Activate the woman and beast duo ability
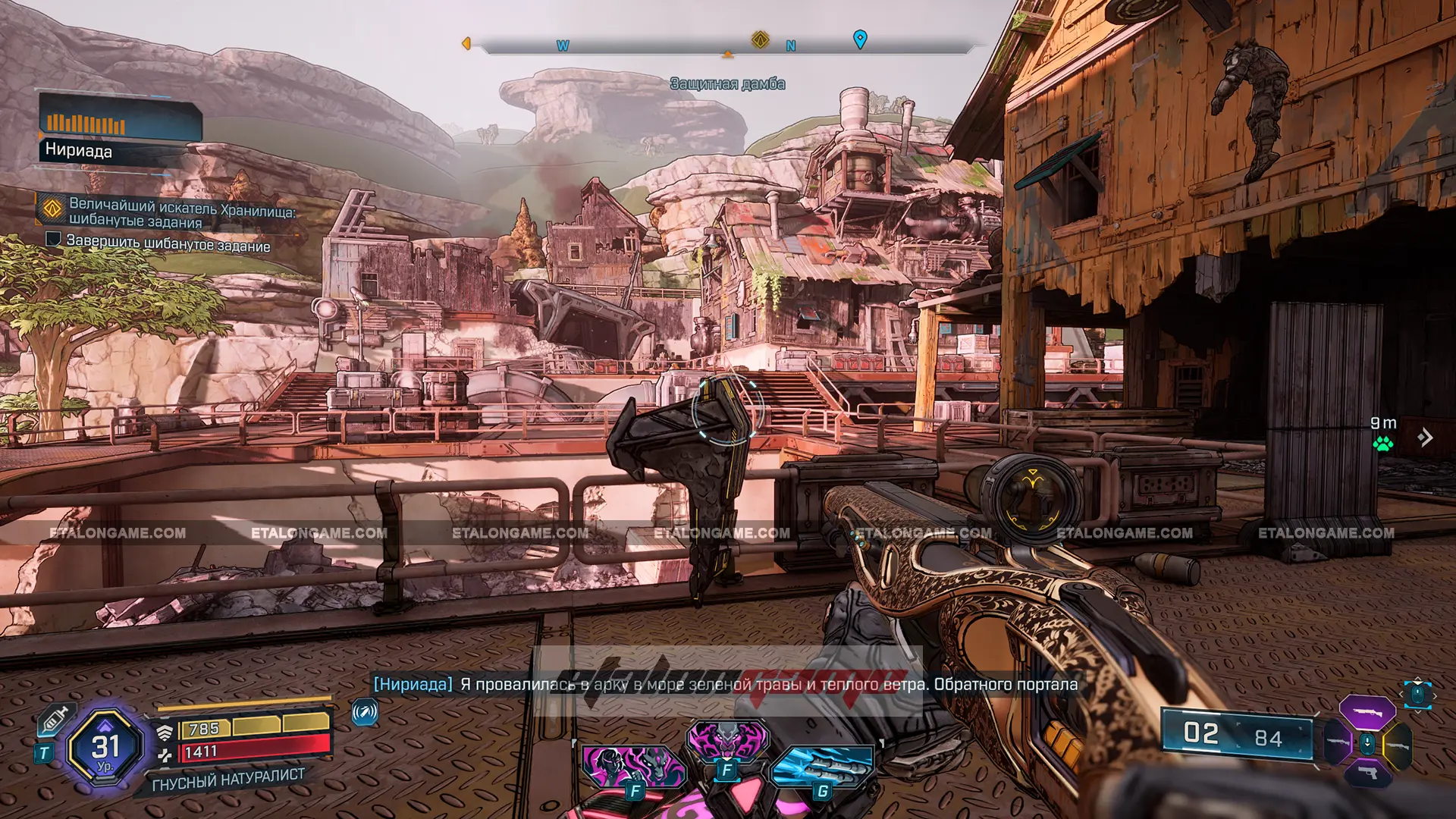The width and height of the screenshot is (1456, 819). (x=633, y=766)
